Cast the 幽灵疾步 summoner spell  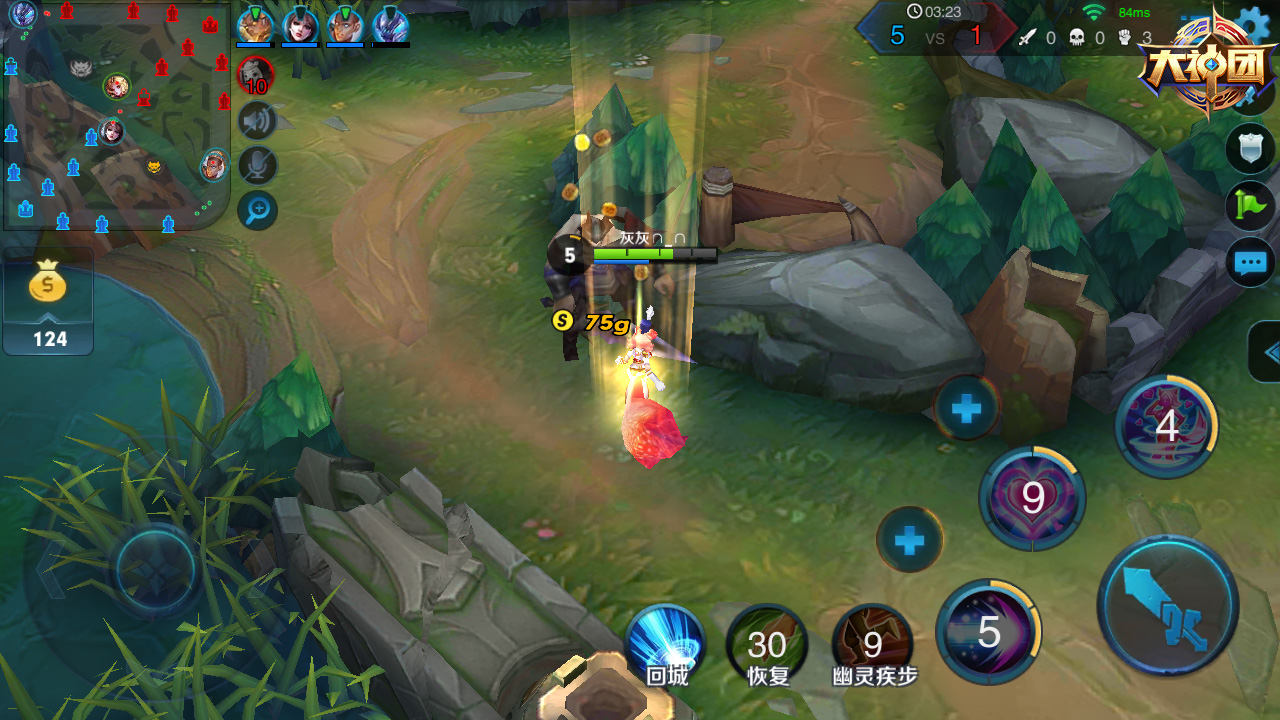(873, 645)
